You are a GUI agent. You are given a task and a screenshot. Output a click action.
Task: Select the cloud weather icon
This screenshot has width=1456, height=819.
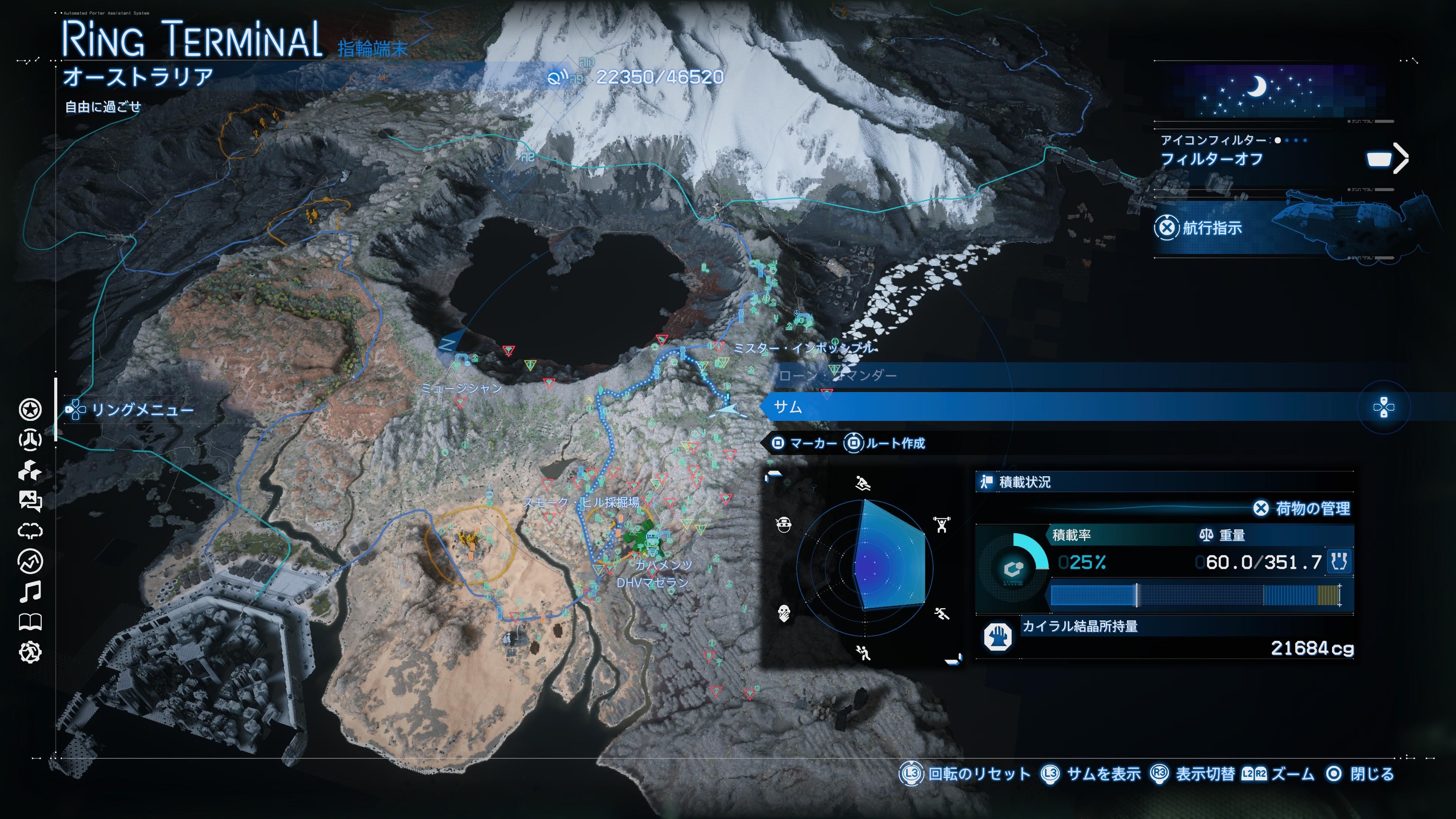tap(30, 531)
